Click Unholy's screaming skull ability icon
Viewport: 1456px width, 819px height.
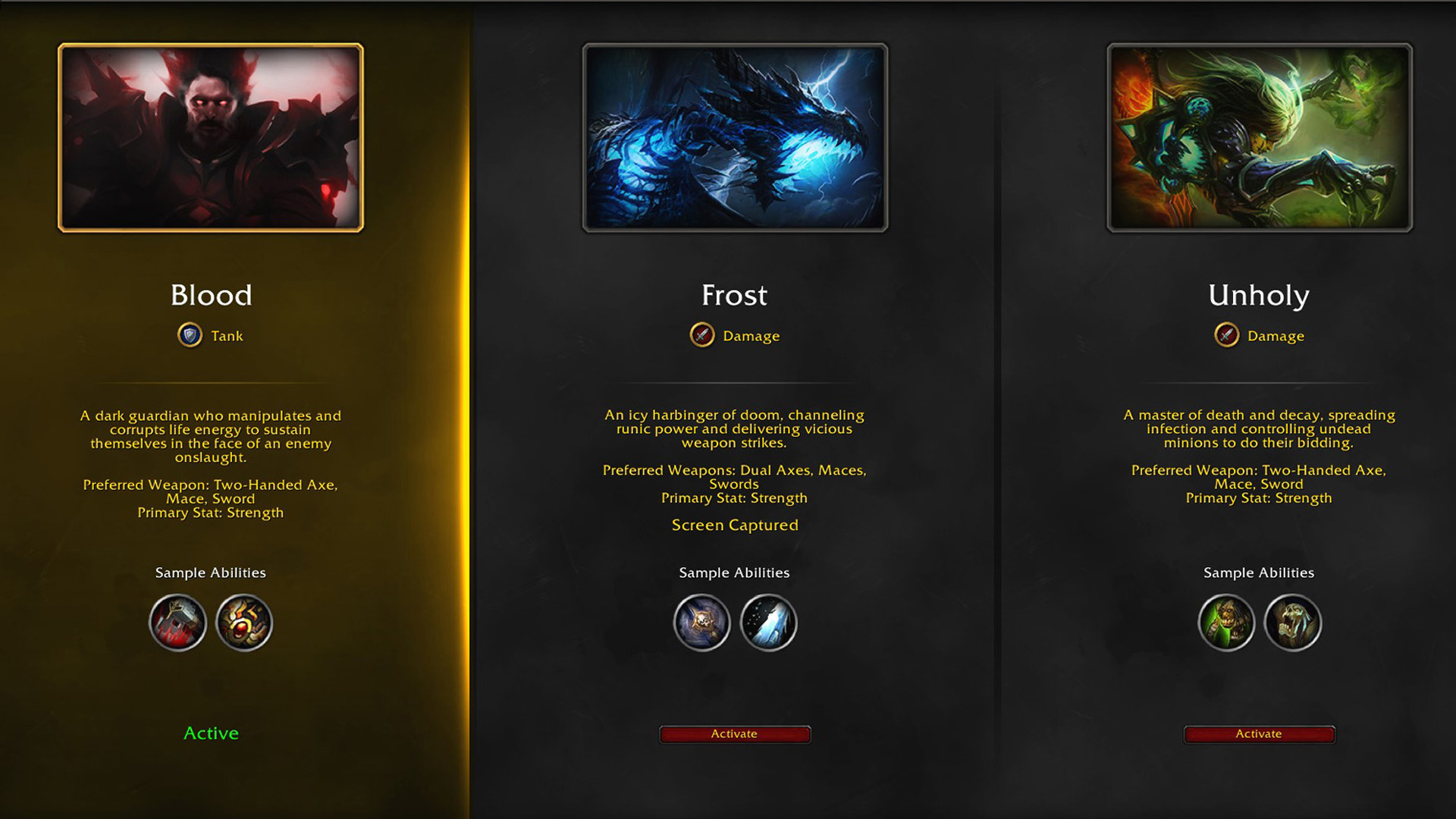(1292, 623)
